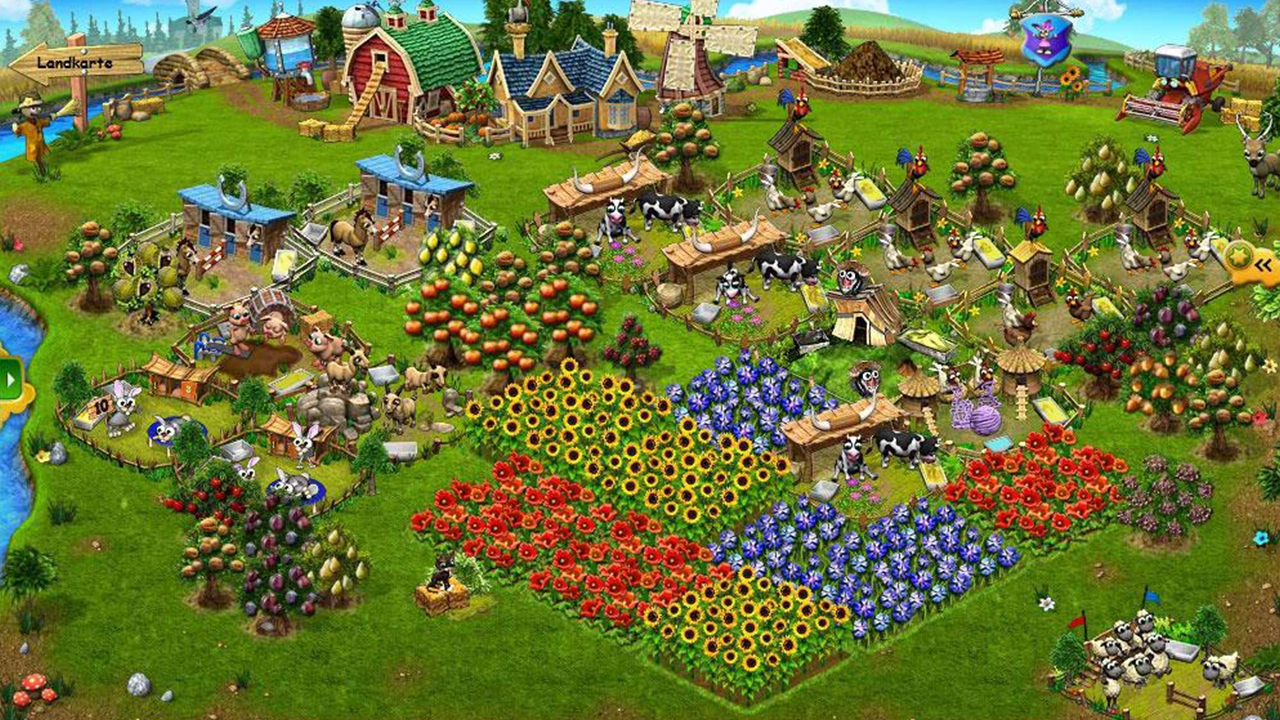The image size is (1280, 720).
Task: Expand the green arrow side panel
Action: coord(12,379)
